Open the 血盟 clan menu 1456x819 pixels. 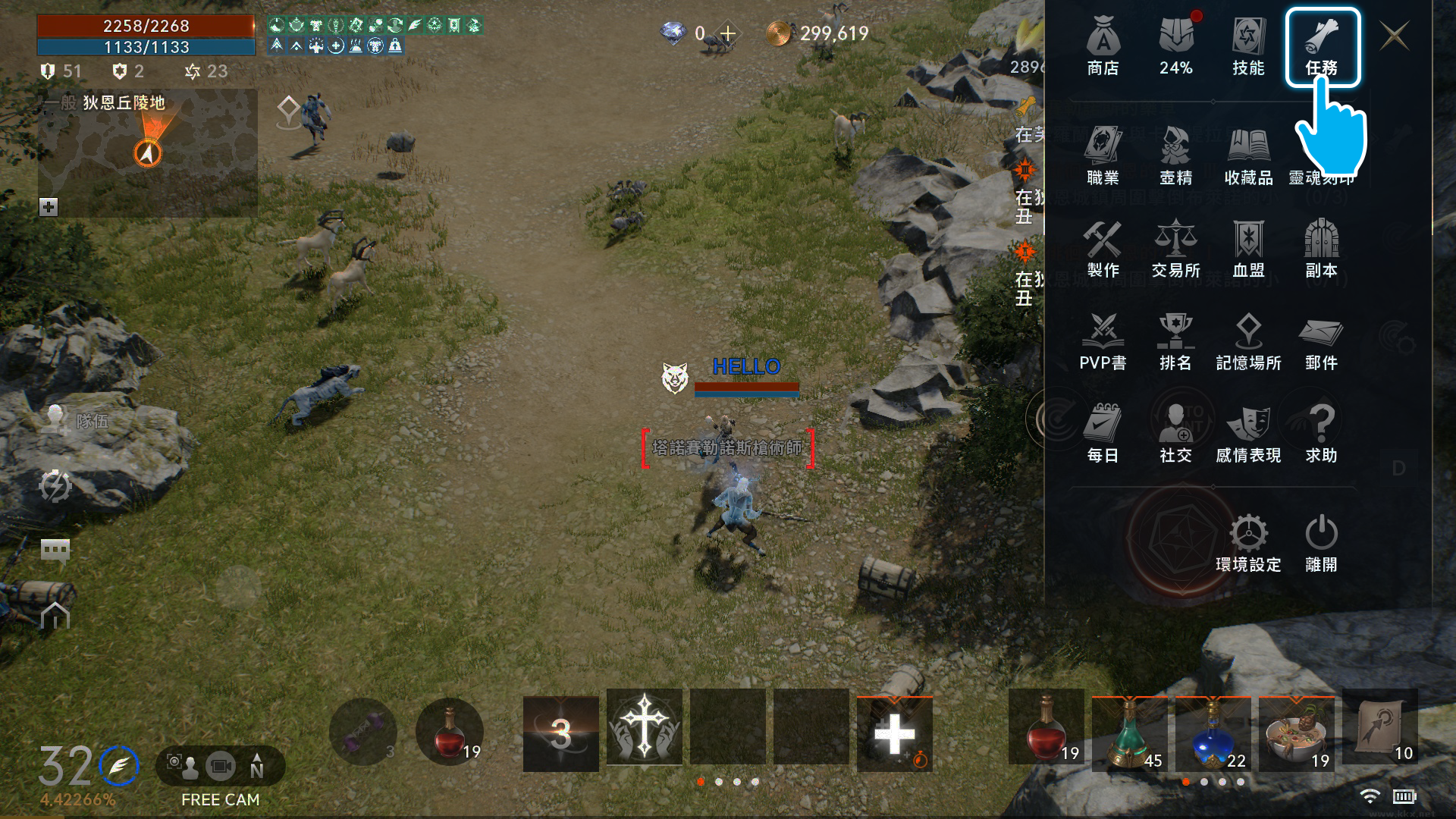pyautogui.click(x=1248, y=249)
